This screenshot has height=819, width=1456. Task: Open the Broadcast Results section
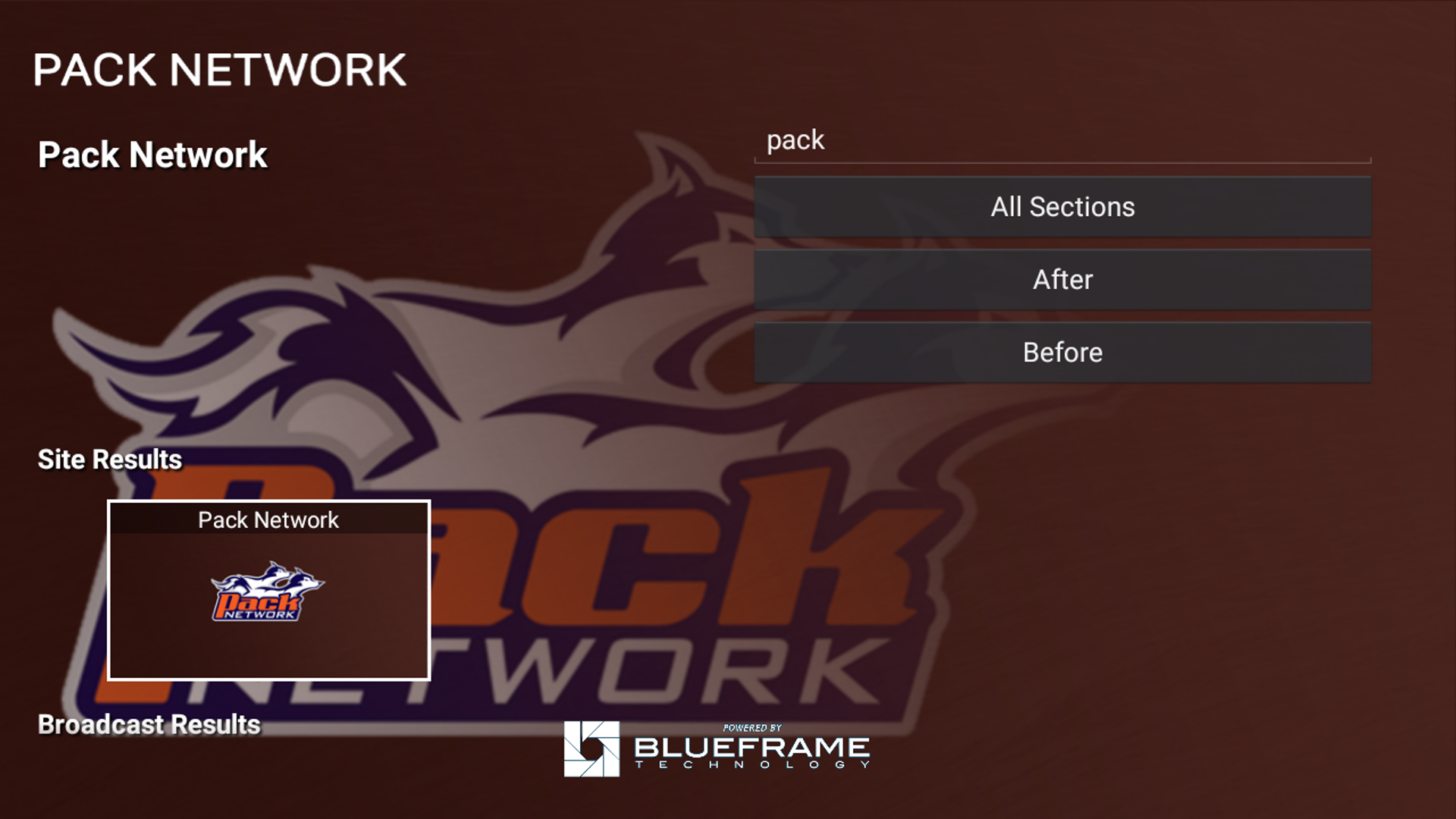149,724
